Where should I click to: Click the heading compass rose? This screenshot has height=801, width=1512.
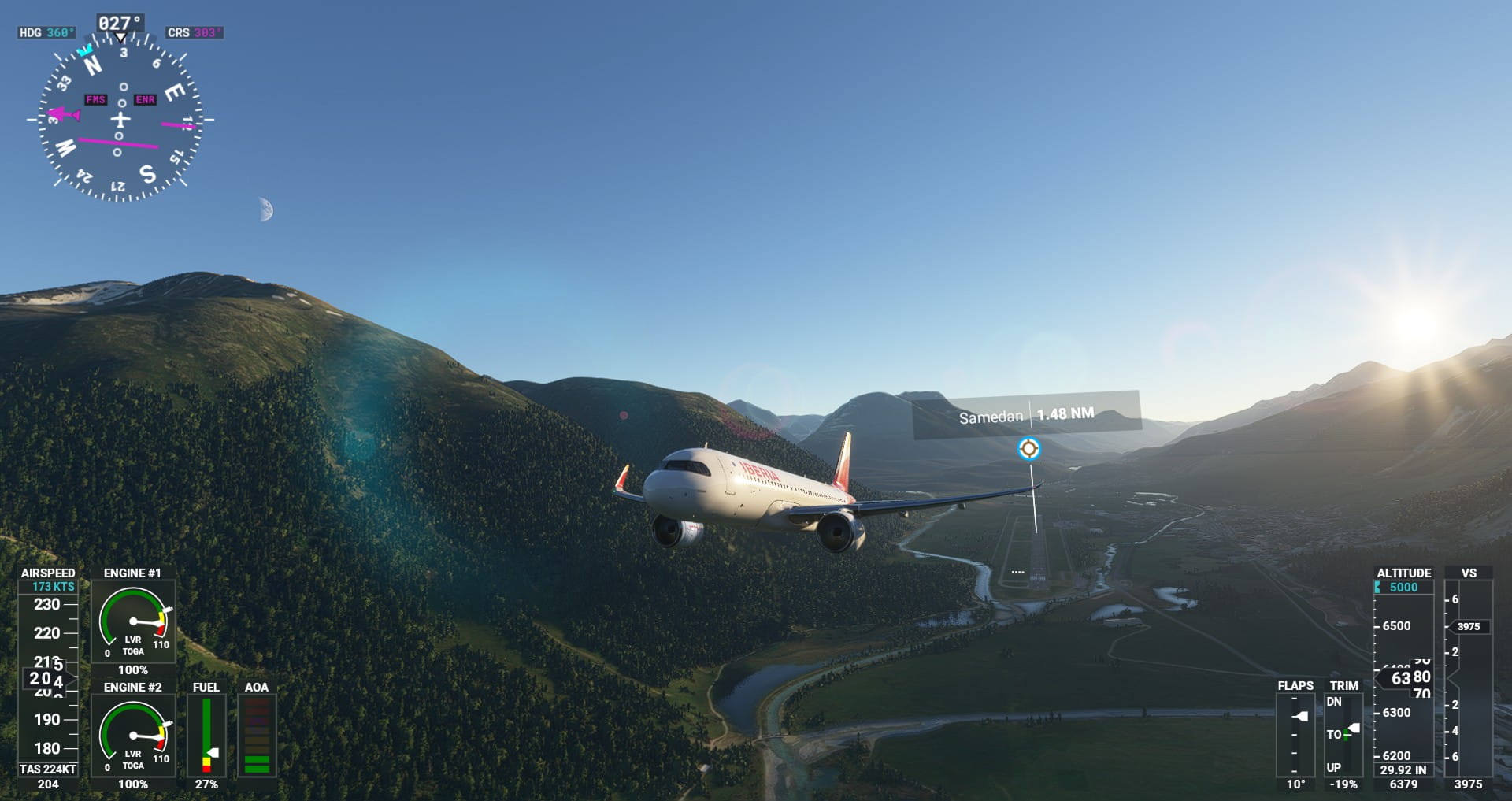(x=120, y=119)
